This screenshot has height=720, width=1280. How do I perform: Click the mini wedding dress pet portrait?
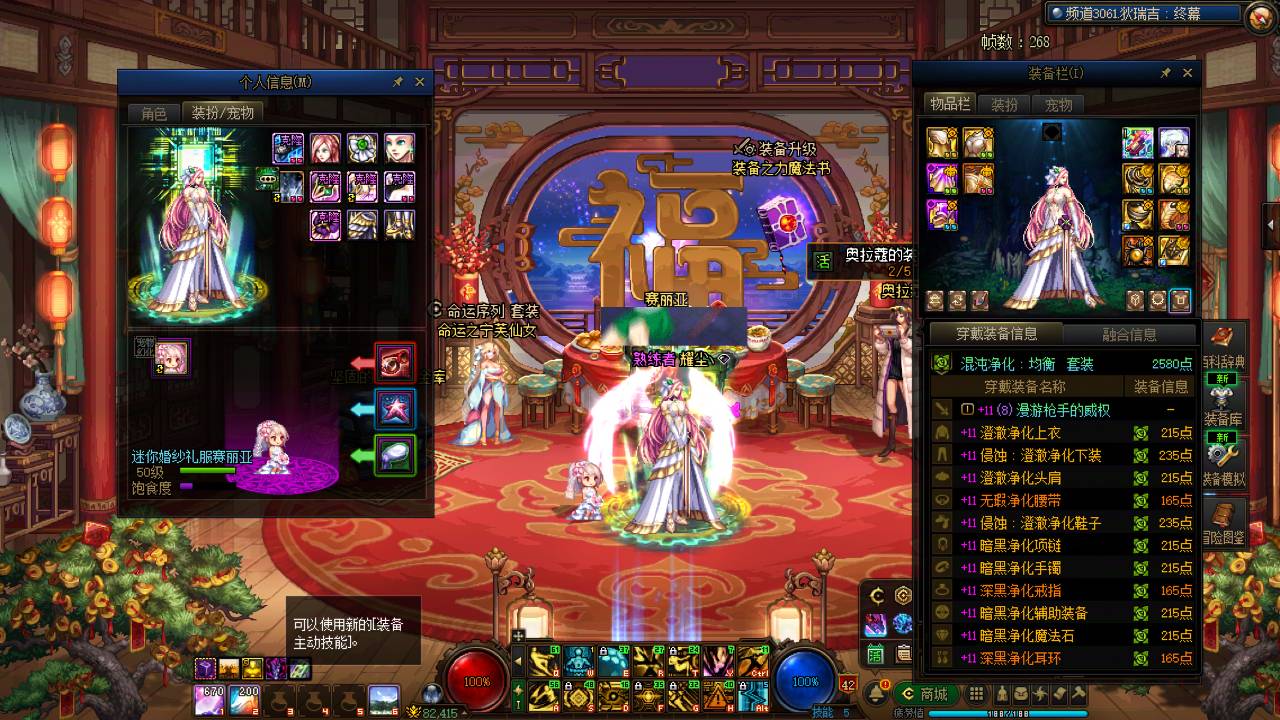tap(172, 357)
